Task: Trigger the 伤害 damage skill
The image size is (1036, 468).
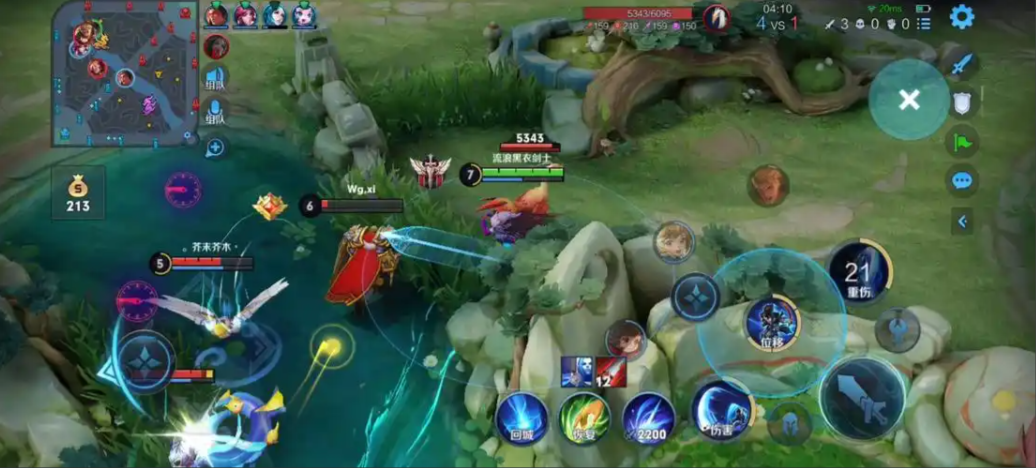Action: (722, 409)
